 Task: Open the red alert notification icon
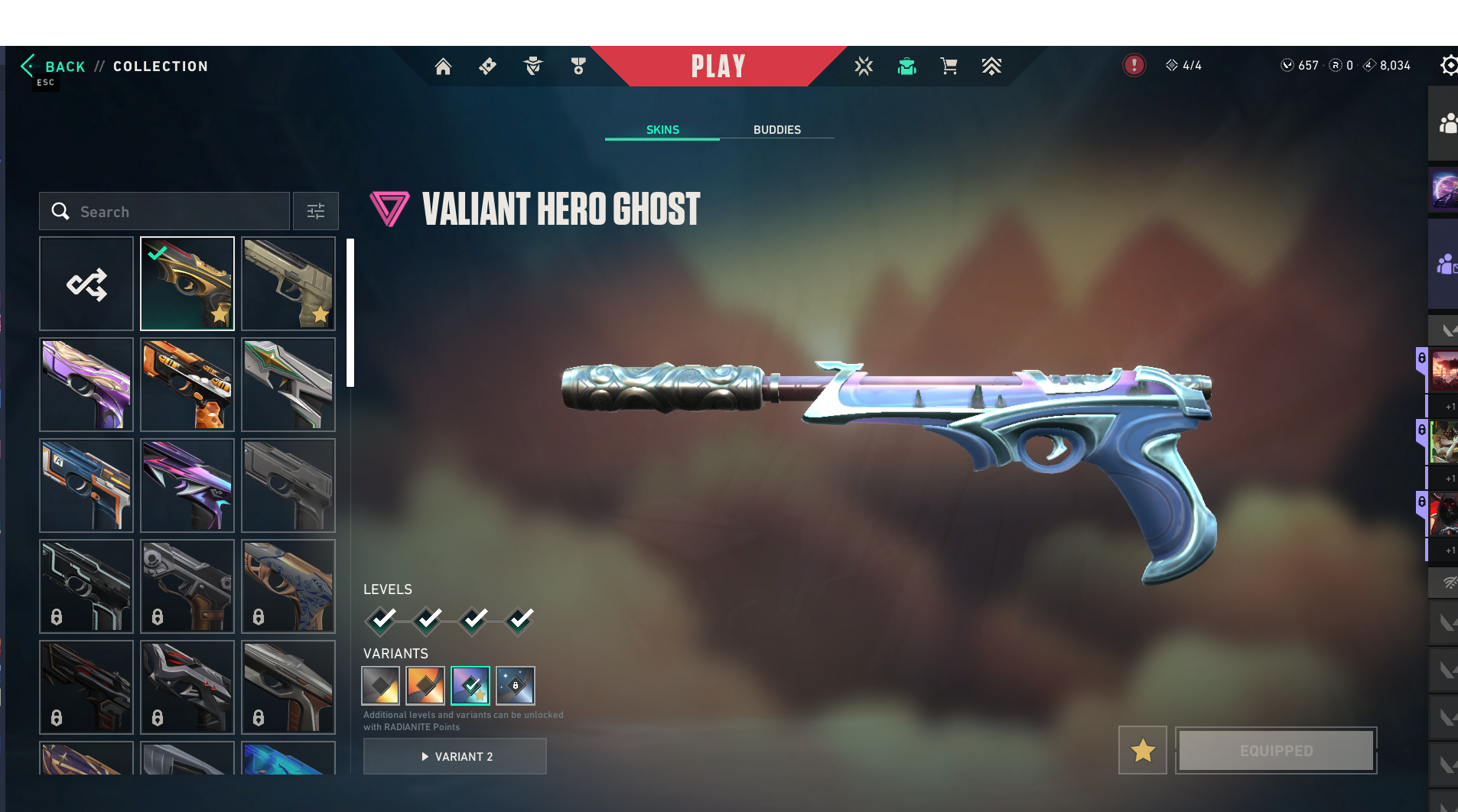click(x=1134, y=66)
